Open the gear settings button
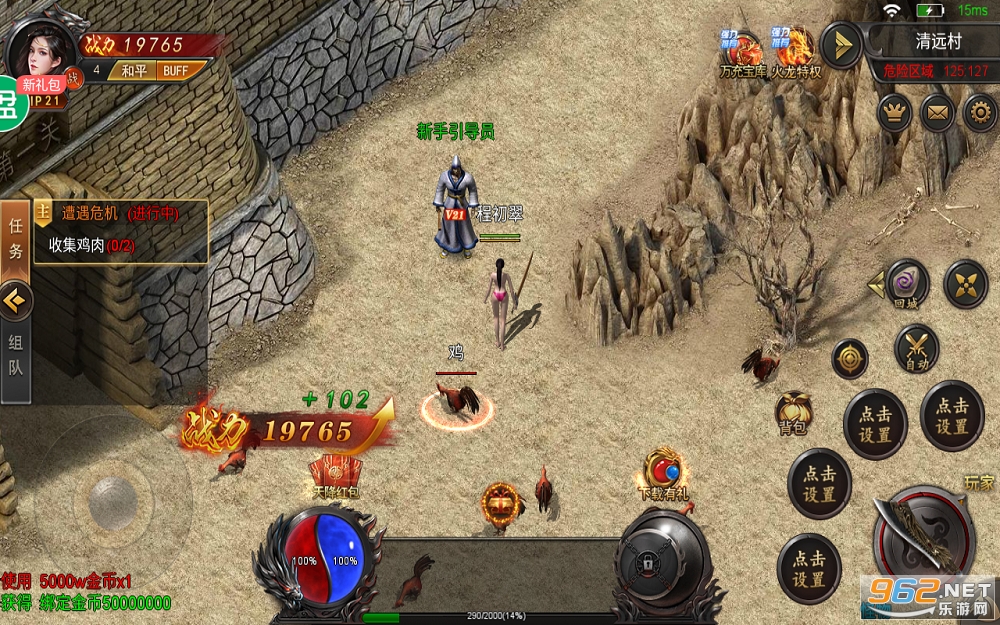The height and width of the screenshot is (625, 1000). [980, 112]
